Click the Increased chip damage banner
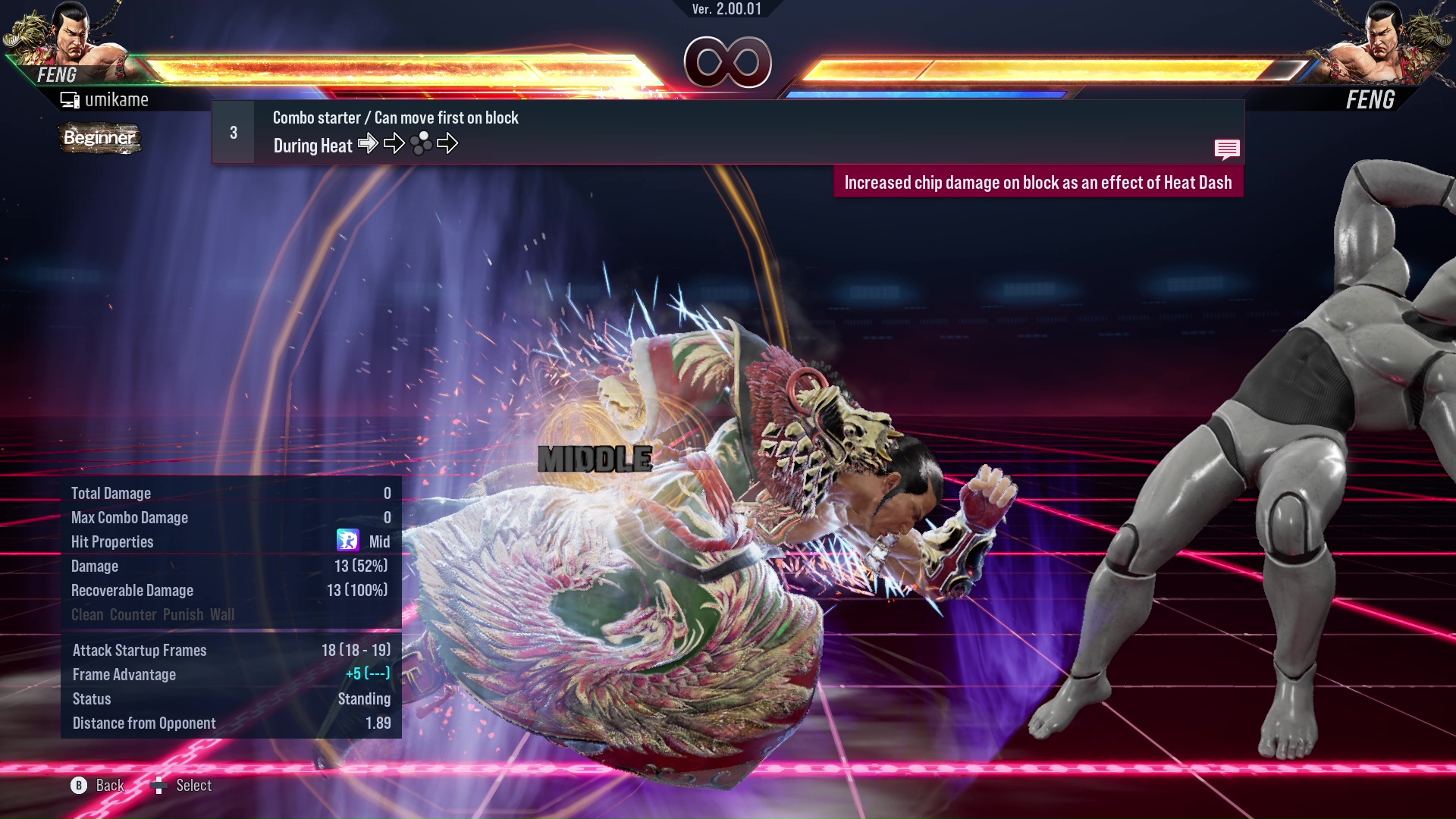Image resolution: width=1456 pixels, height=819 pixels. click(1039, 182)
